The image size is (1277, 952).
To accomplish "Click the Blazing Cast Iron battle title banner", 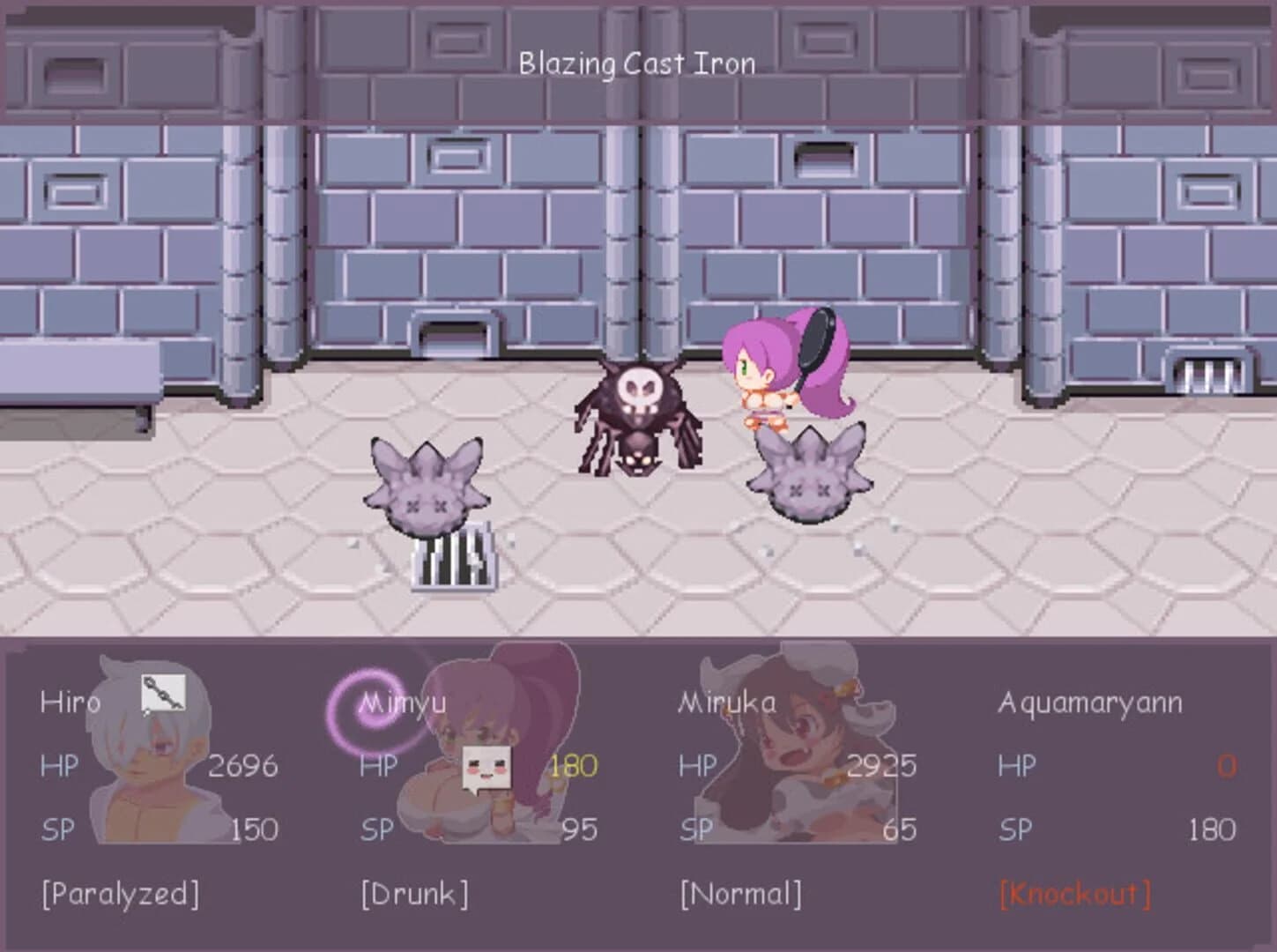I will (638, 63).
